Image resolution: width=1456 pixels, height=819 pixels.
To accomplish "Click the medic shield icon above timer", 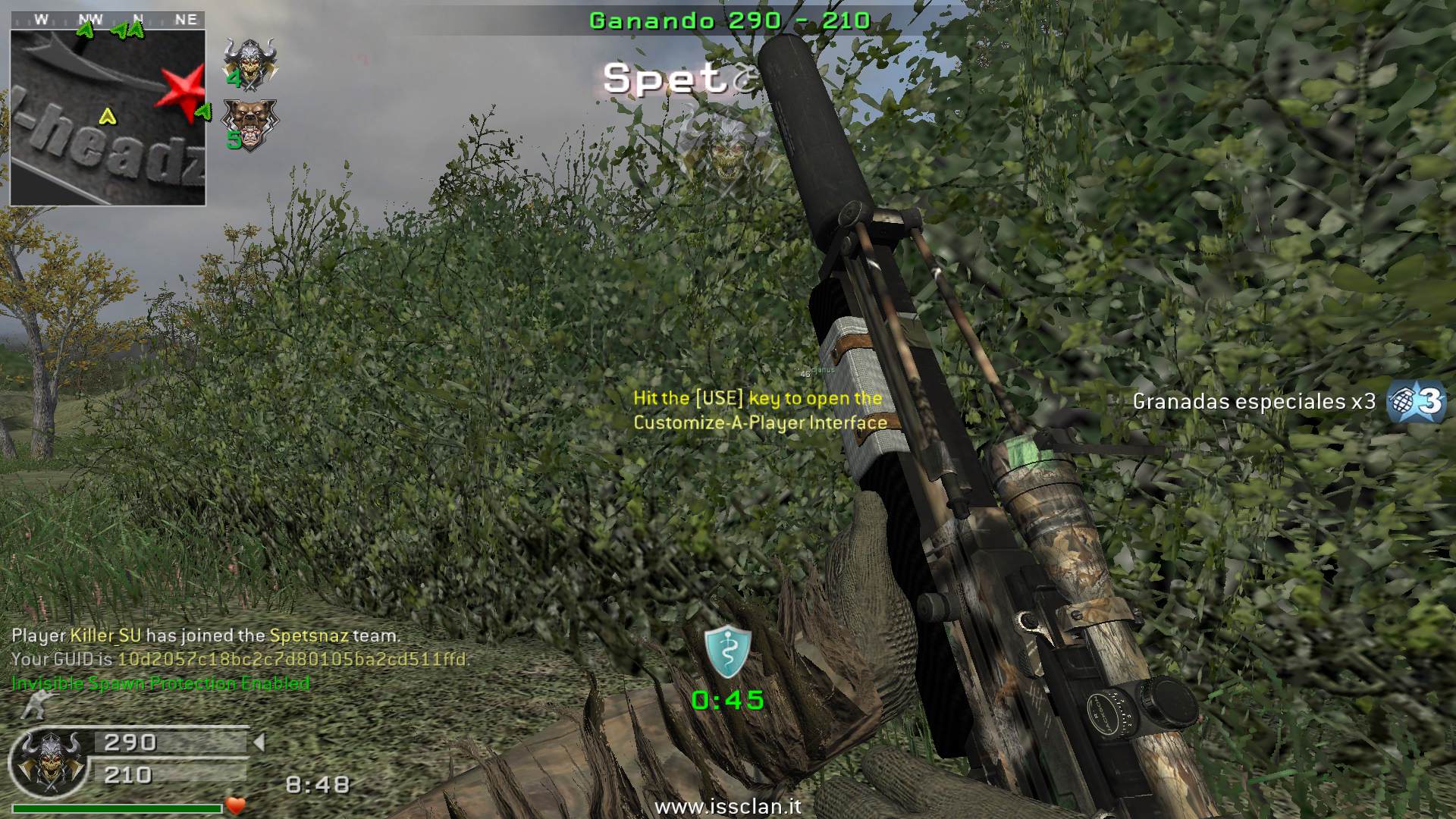I will (x=728, y=652).
